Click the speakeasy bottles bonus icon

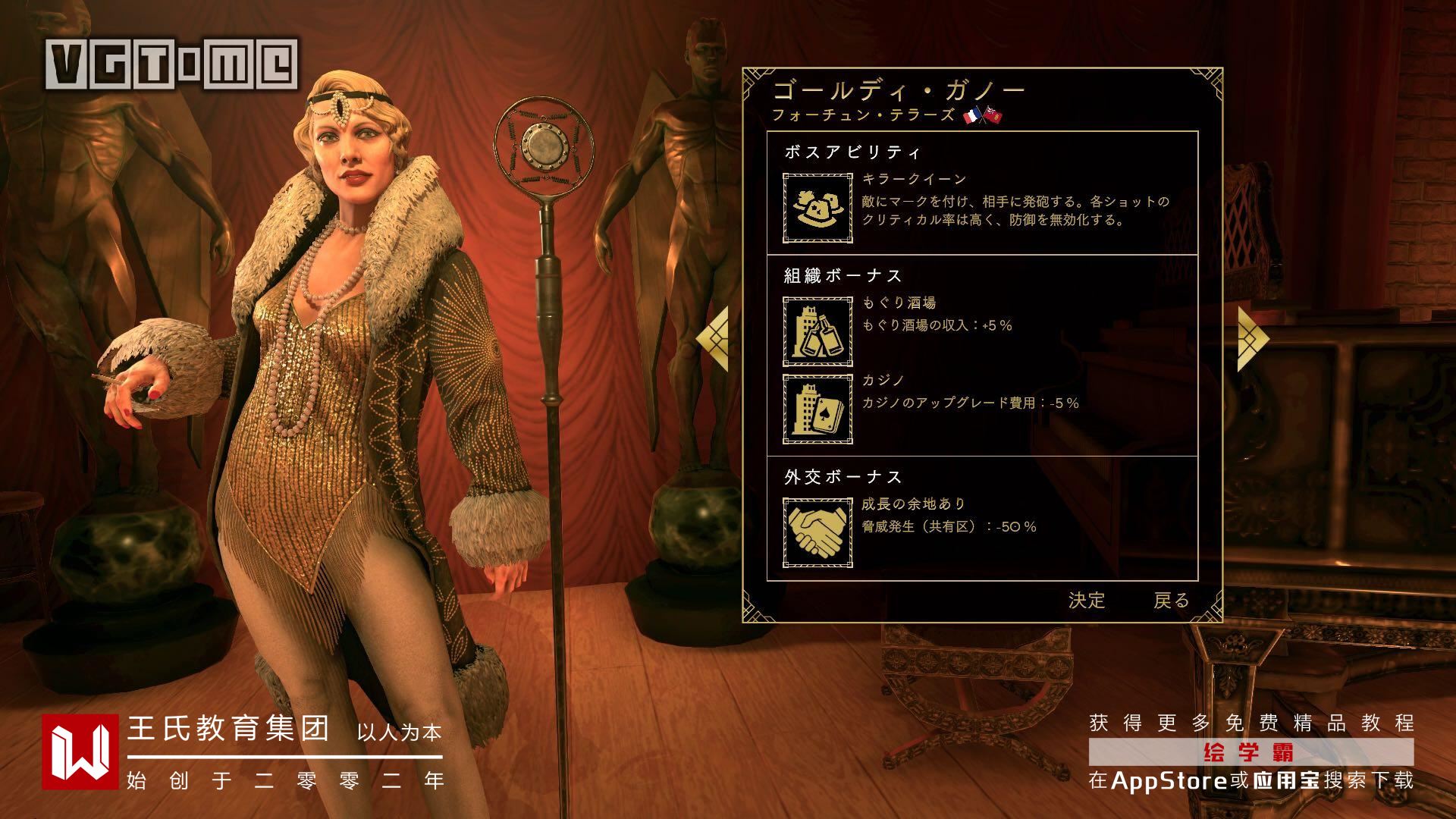[817, 331]
